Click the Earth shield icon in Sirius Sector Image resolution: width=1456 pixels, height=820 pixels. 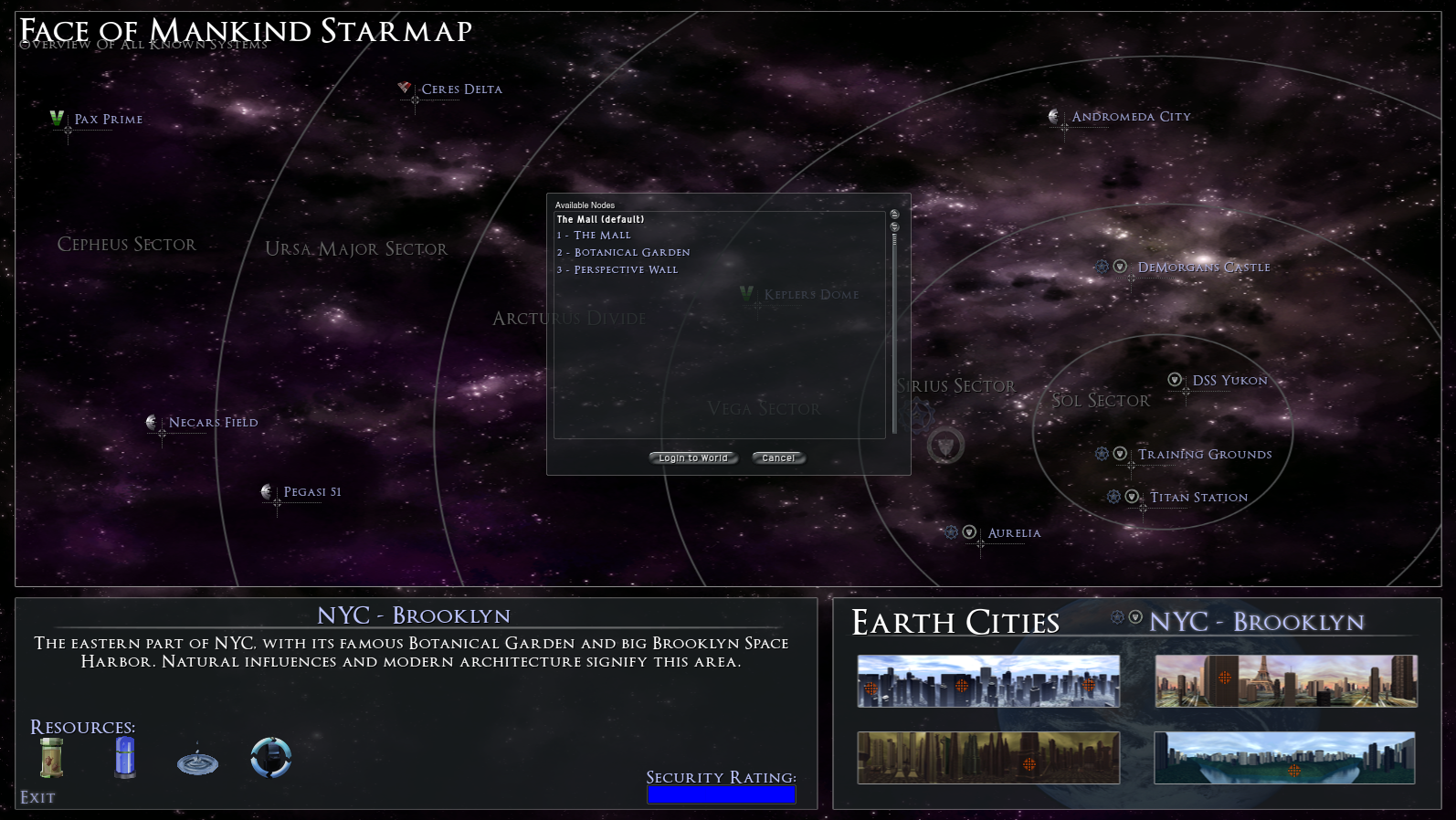(945, 446)
